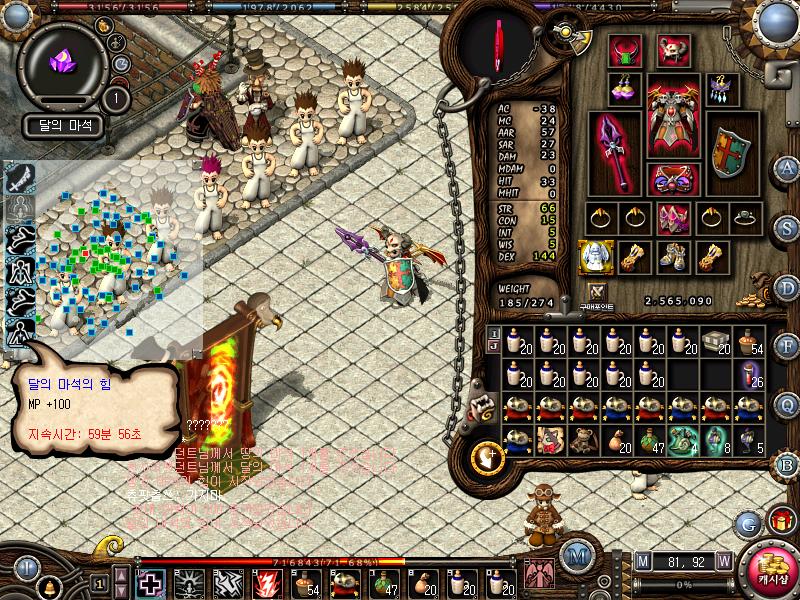800x600 pixels.
Task: Select the red potion stack of 26
Action: tap(750, 376)
